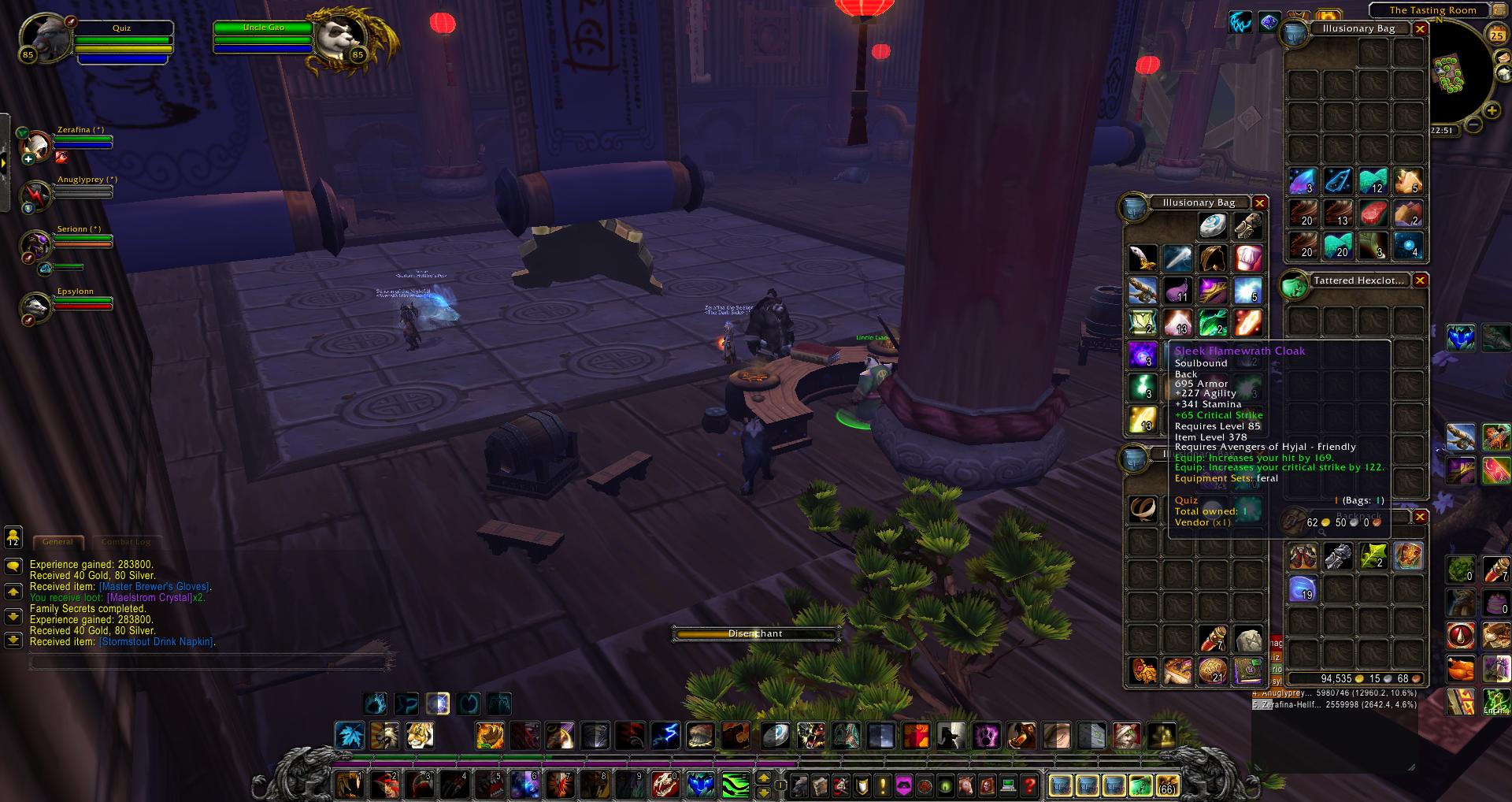The height and width of the screenshot is (802, 1512).
Task: Zoom out on the minimap
Action: pyautogui.click(x=1474, y=125)
